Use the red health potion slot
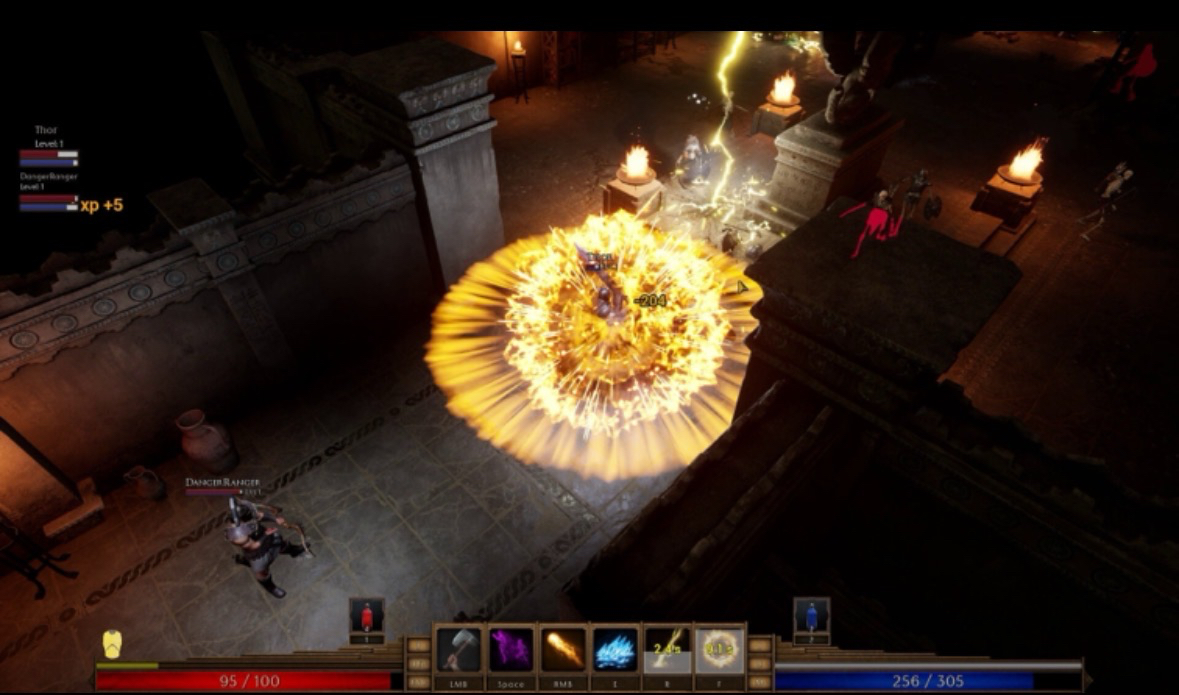Image resolution: width=1179 pixels, height=695 pixels. [x=367, y=617]
